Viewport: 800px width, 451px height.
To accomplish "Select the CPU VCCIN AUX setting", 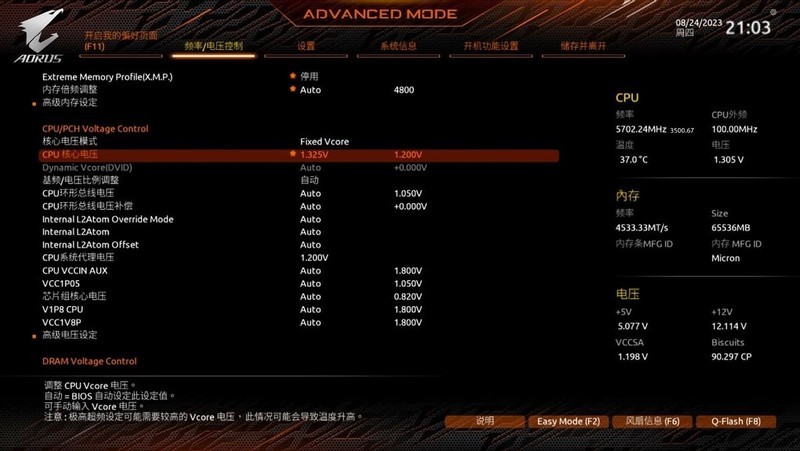I will tap(76, 271).
